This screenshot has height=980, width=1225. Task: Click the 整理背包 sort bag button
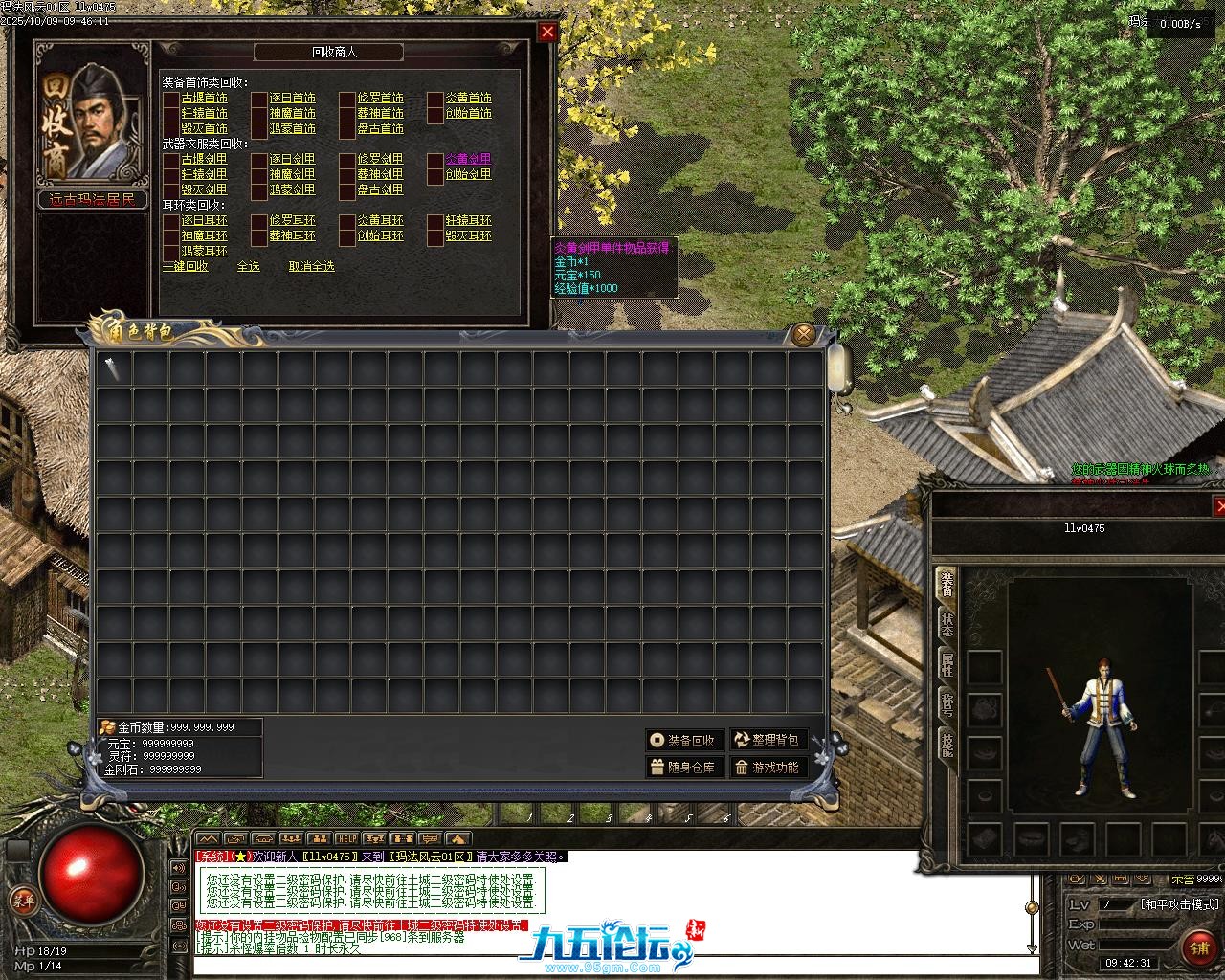coord(768,740)
